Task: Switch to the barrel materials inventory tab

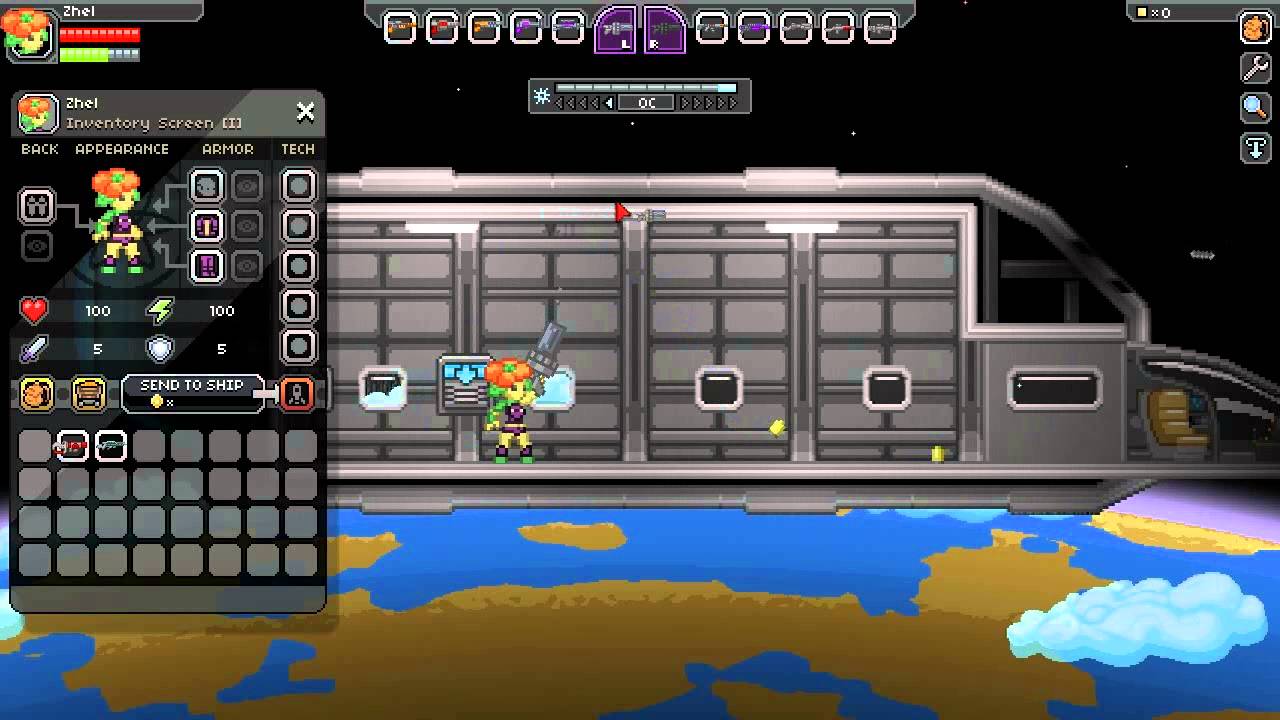Action: pos(89,394)
